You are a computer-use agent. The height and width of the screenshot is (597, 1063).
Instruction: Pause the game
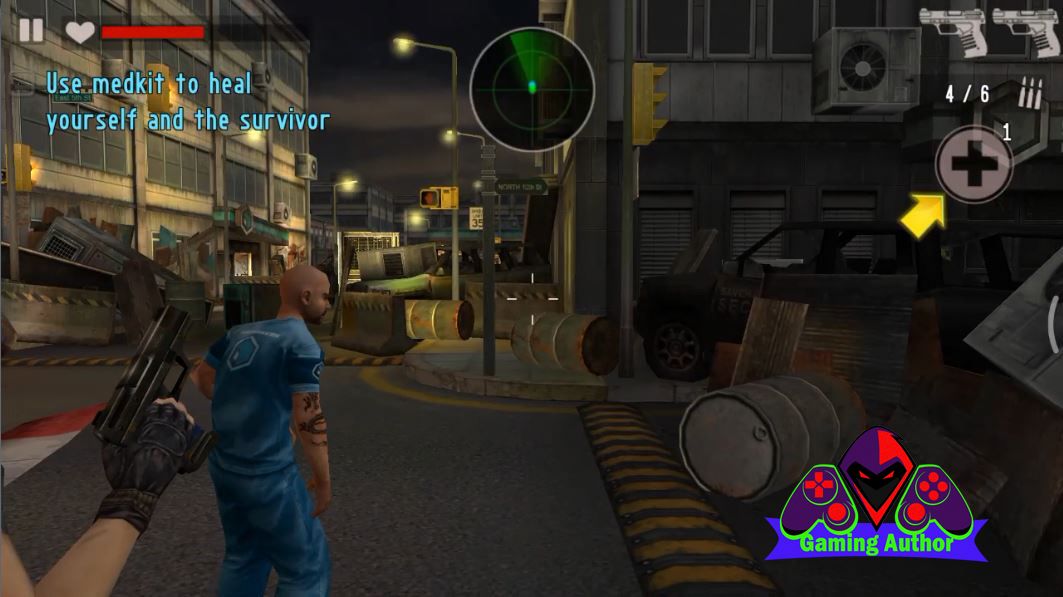[31, 30]
